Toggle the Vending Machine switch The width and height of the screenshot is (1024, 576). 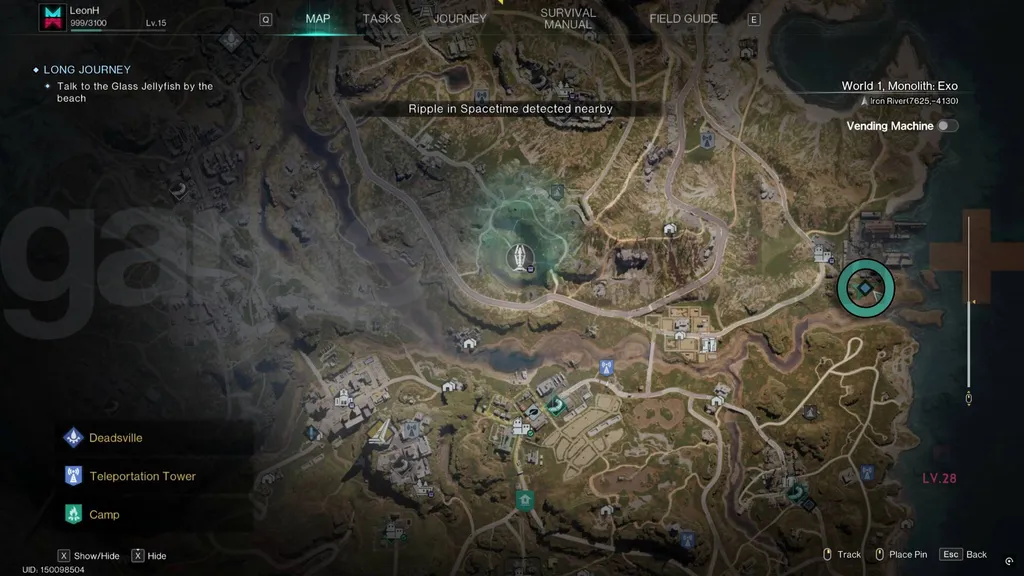[x=947, y=126]
